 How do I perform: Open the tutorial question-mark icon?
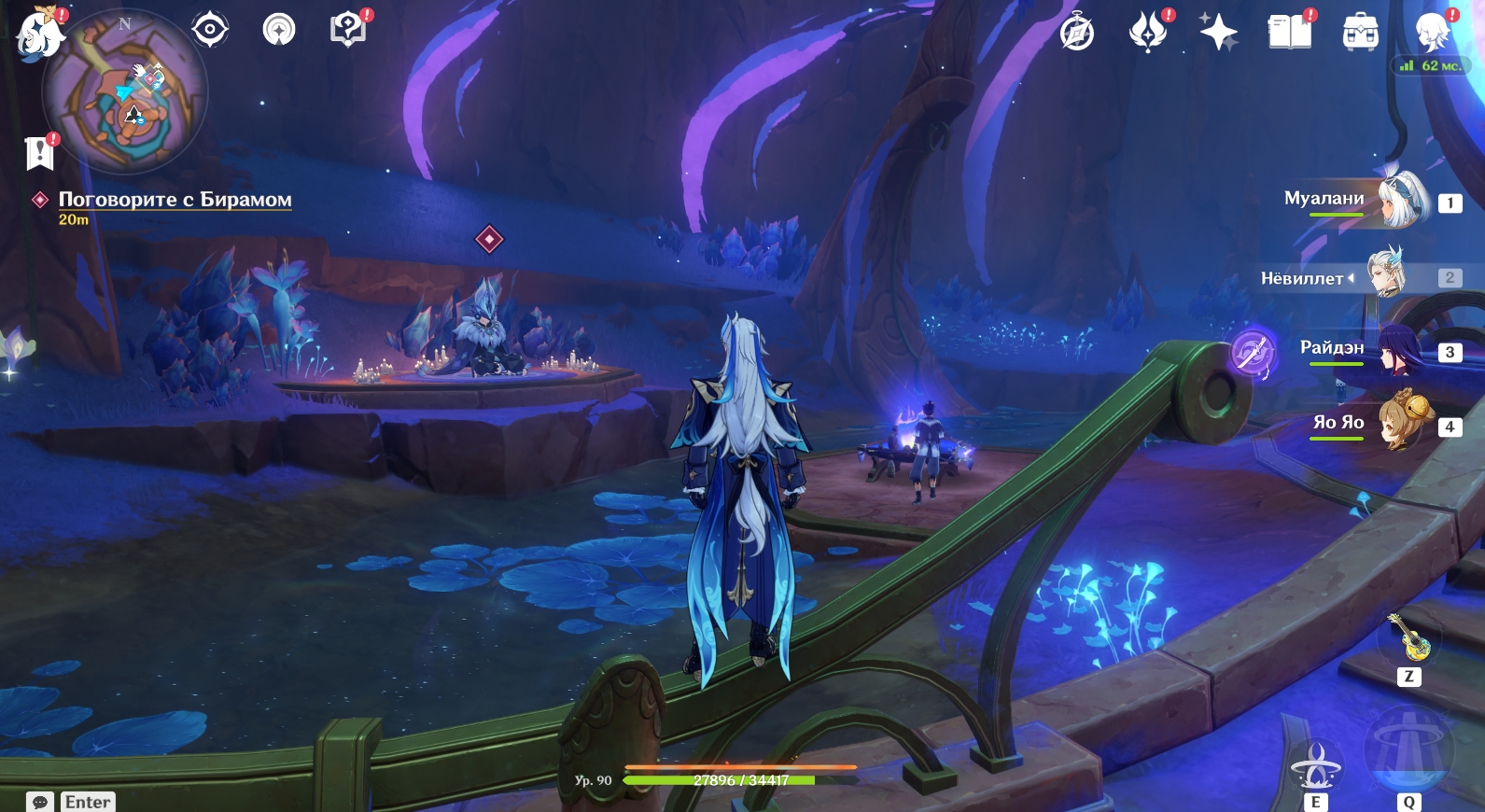click(348, 30)
